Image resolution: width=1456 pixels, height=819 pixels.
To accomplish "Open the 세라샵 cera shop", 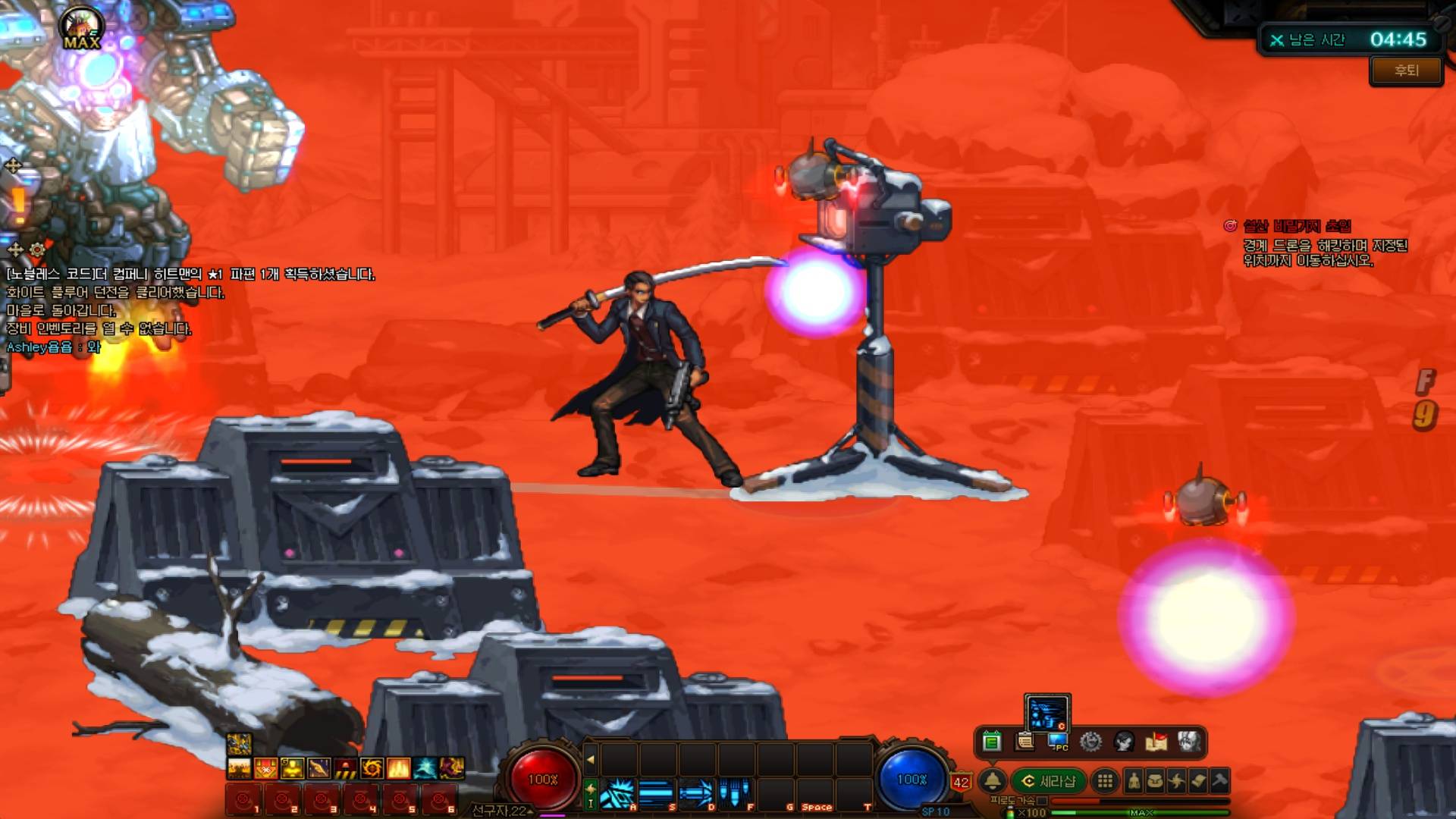I will tap(1049, 781).
